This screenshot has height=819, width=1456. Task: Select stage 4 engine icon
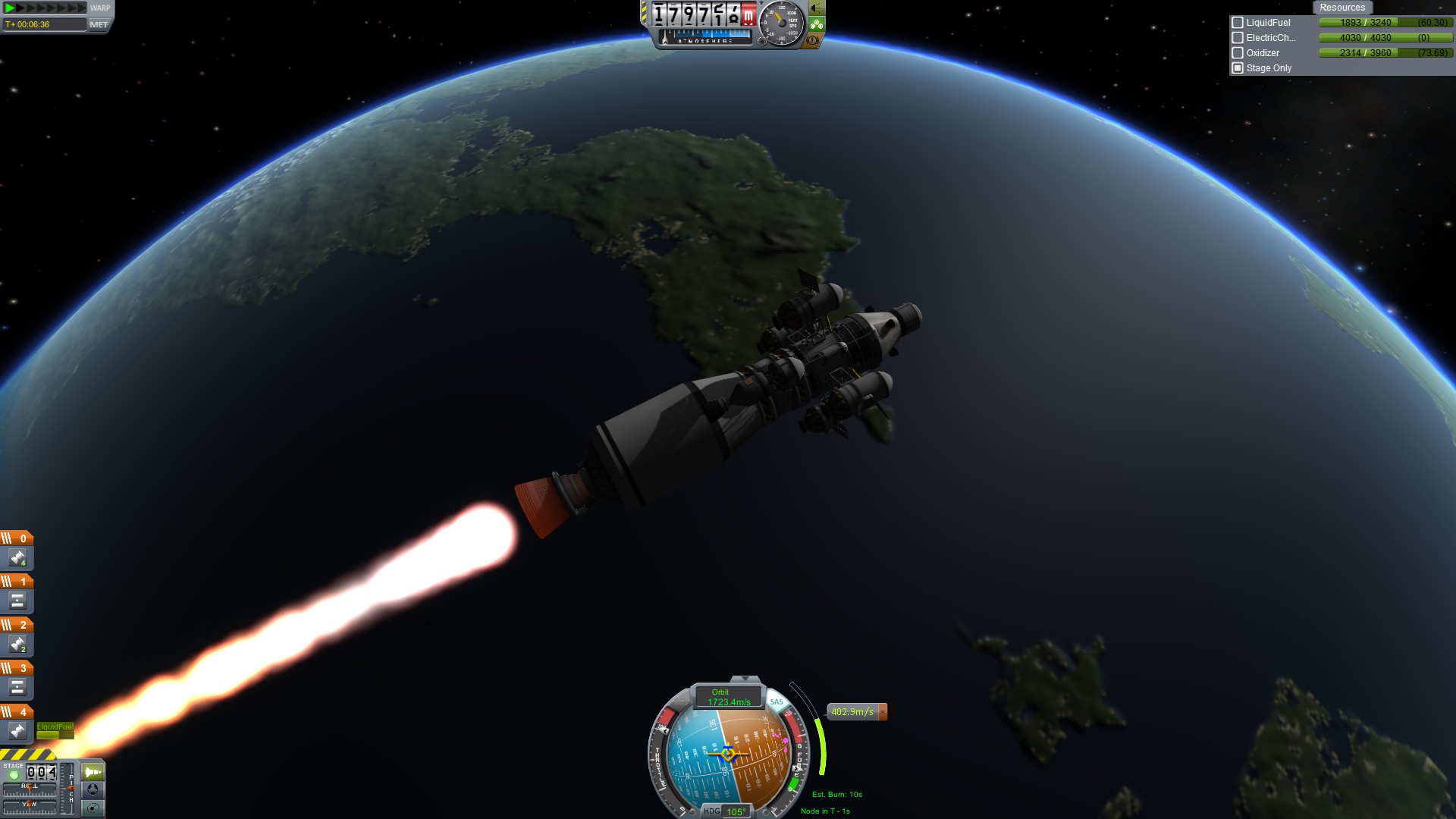pos(17,731)
